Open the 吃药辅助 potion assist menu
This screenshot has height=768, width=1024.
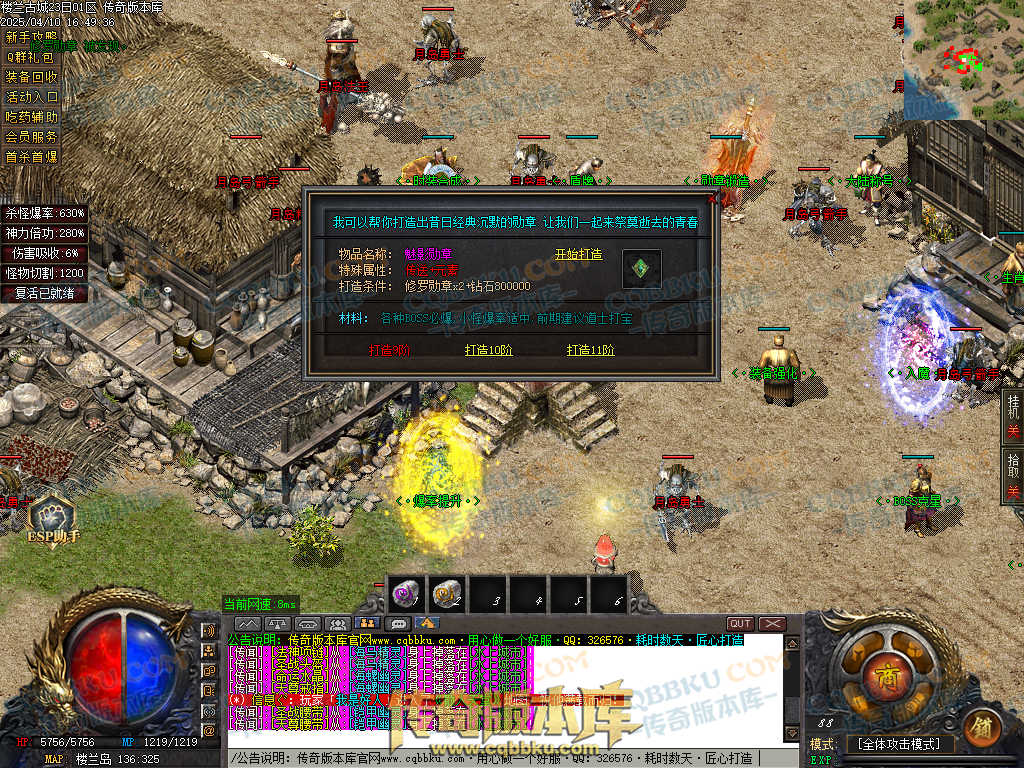[32, 117]
